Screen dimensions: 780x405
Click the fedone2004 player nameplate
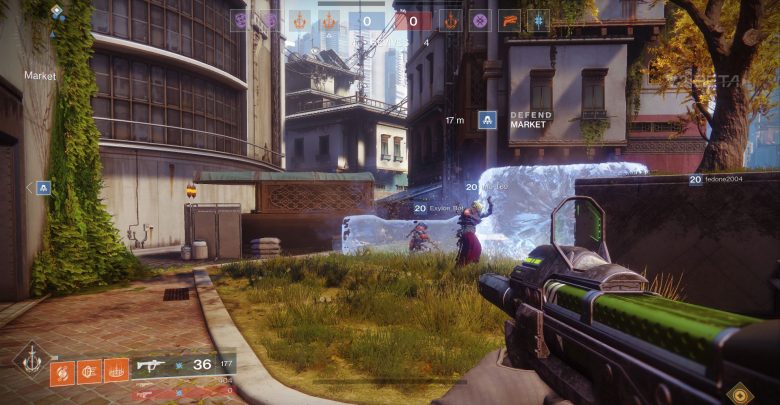[x=718, y=180]
